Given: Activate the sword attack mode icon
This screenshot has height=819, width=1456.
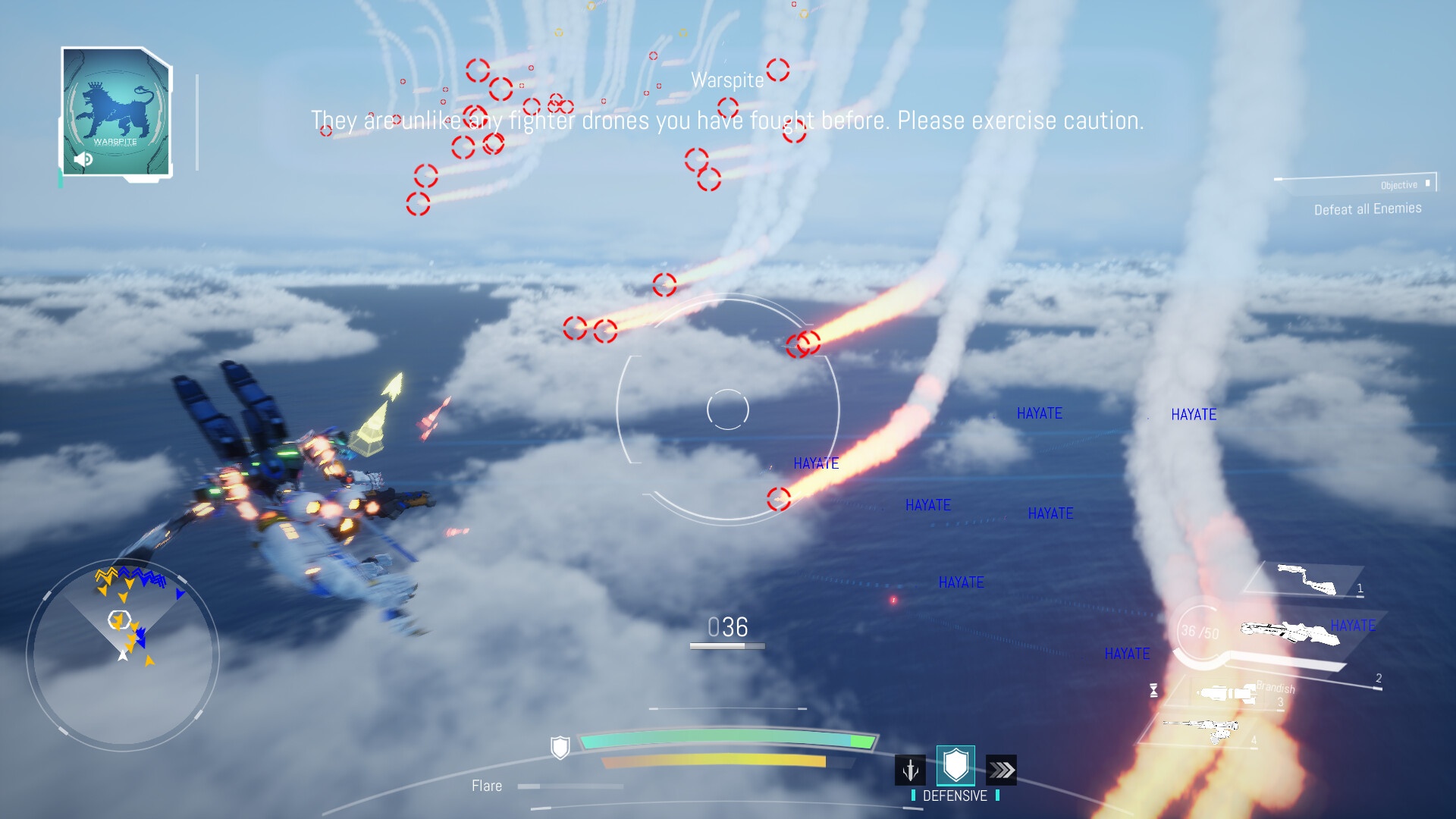Looking at the screenshot, I should (910, 770).
